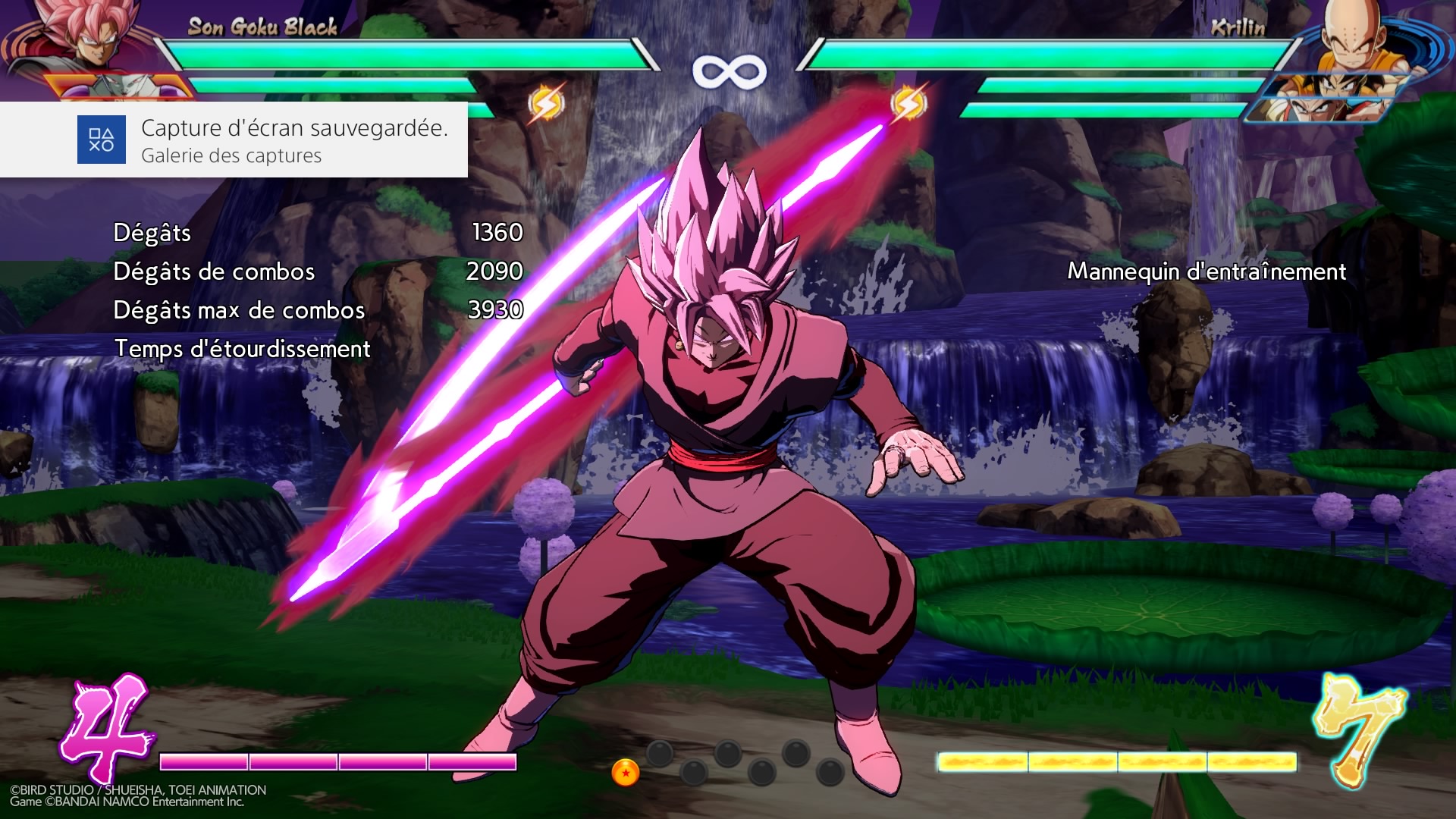Screen dimensions: 1456x819
Task: Open the saved screenshot notification
Action: 294,140
